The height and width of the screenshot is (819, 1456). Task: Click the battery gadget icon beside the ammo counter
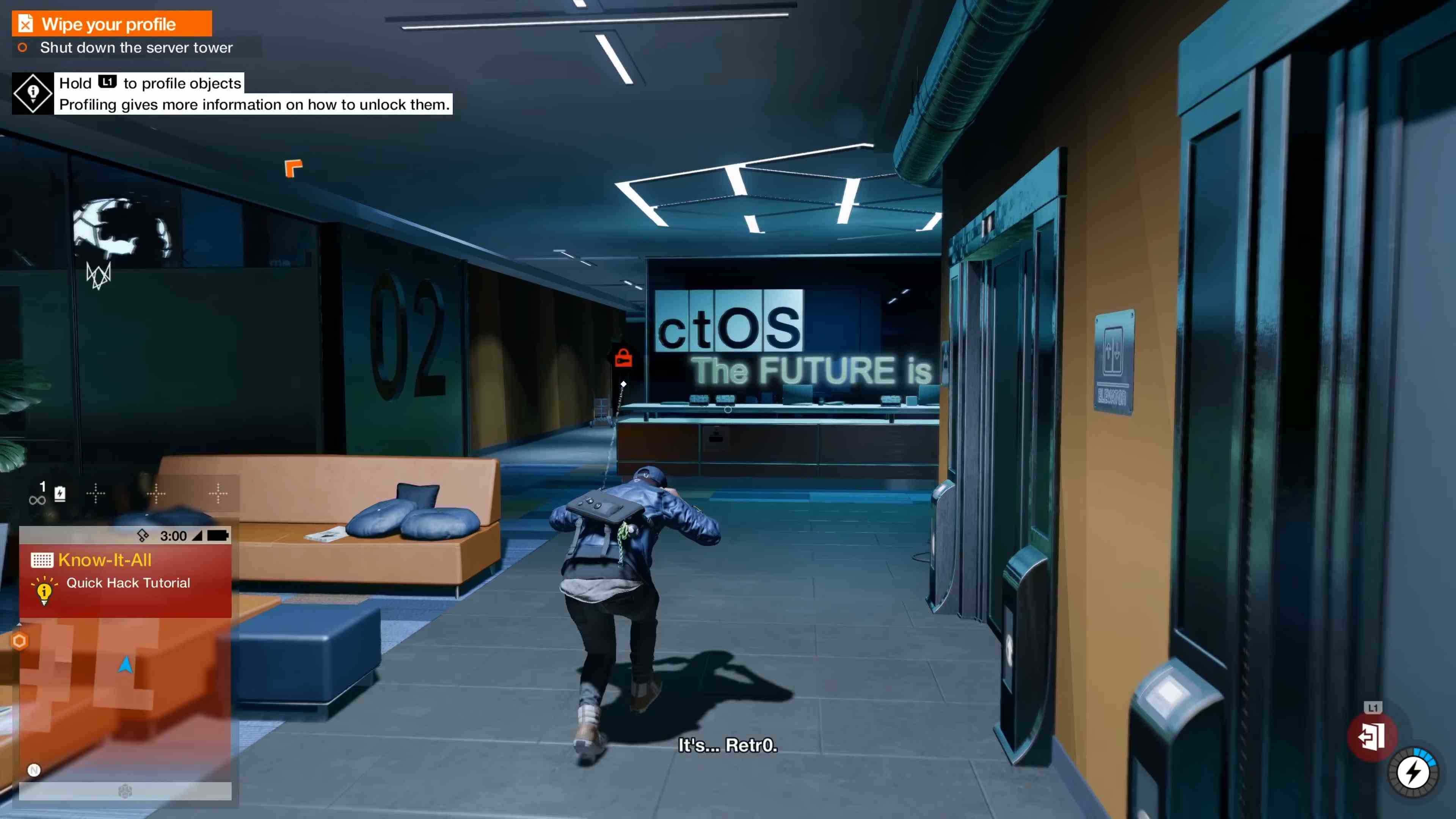[x=61, y=493]
